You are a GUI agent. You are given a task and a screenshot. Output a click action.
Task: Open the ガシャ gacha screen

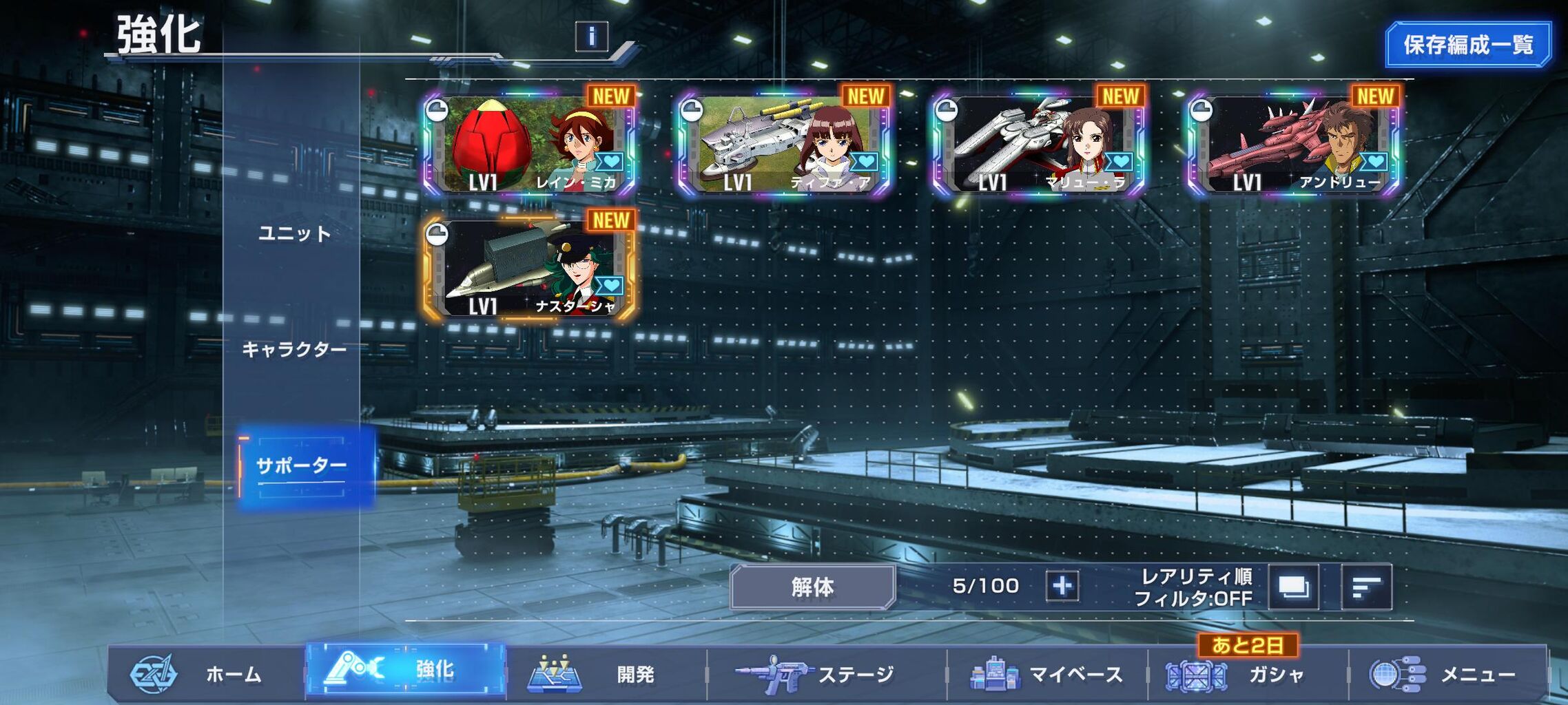[1247, 674]
